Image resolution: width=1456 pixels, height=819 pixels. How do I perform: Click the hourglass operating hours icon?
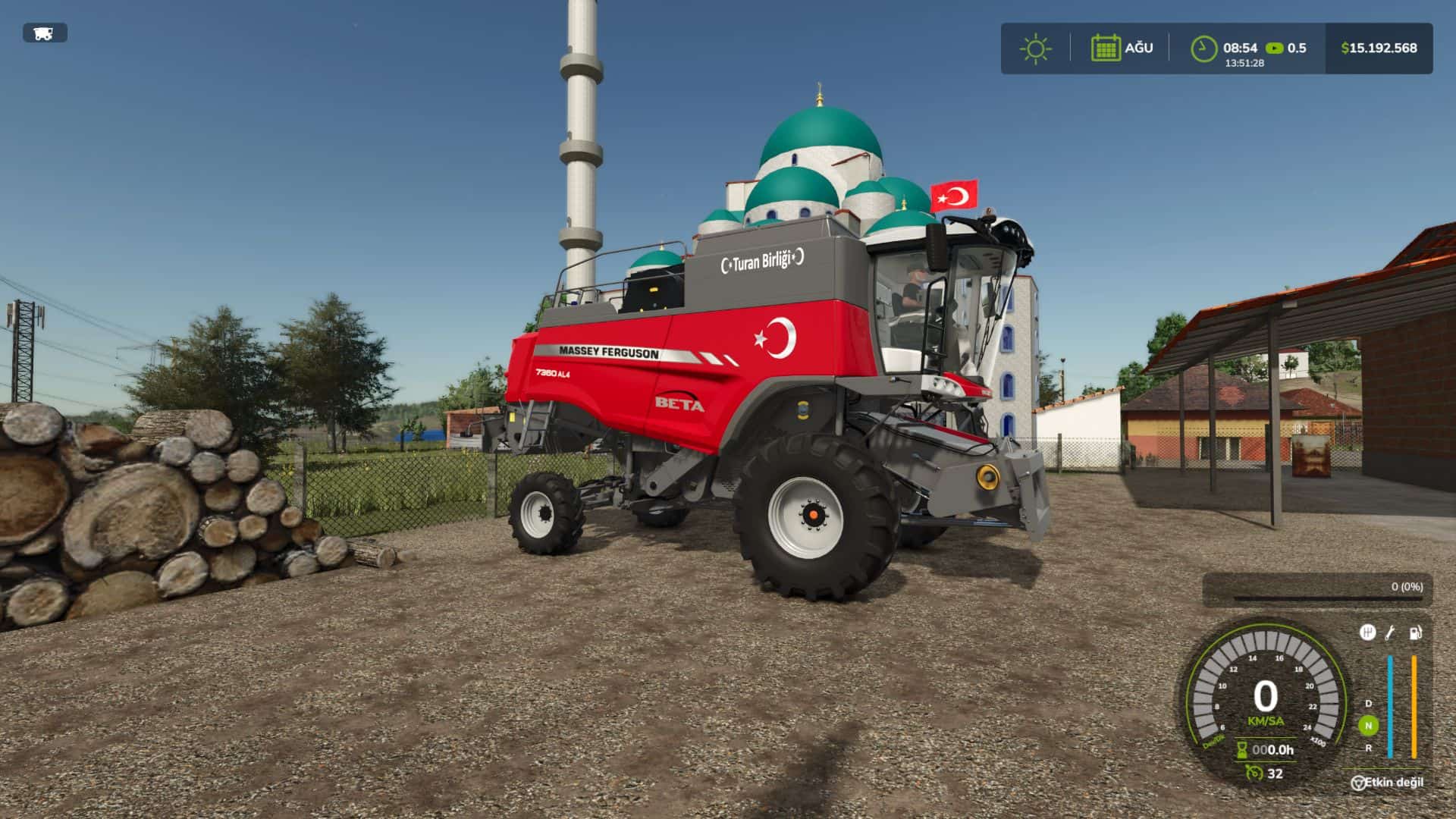point(1242,750)
